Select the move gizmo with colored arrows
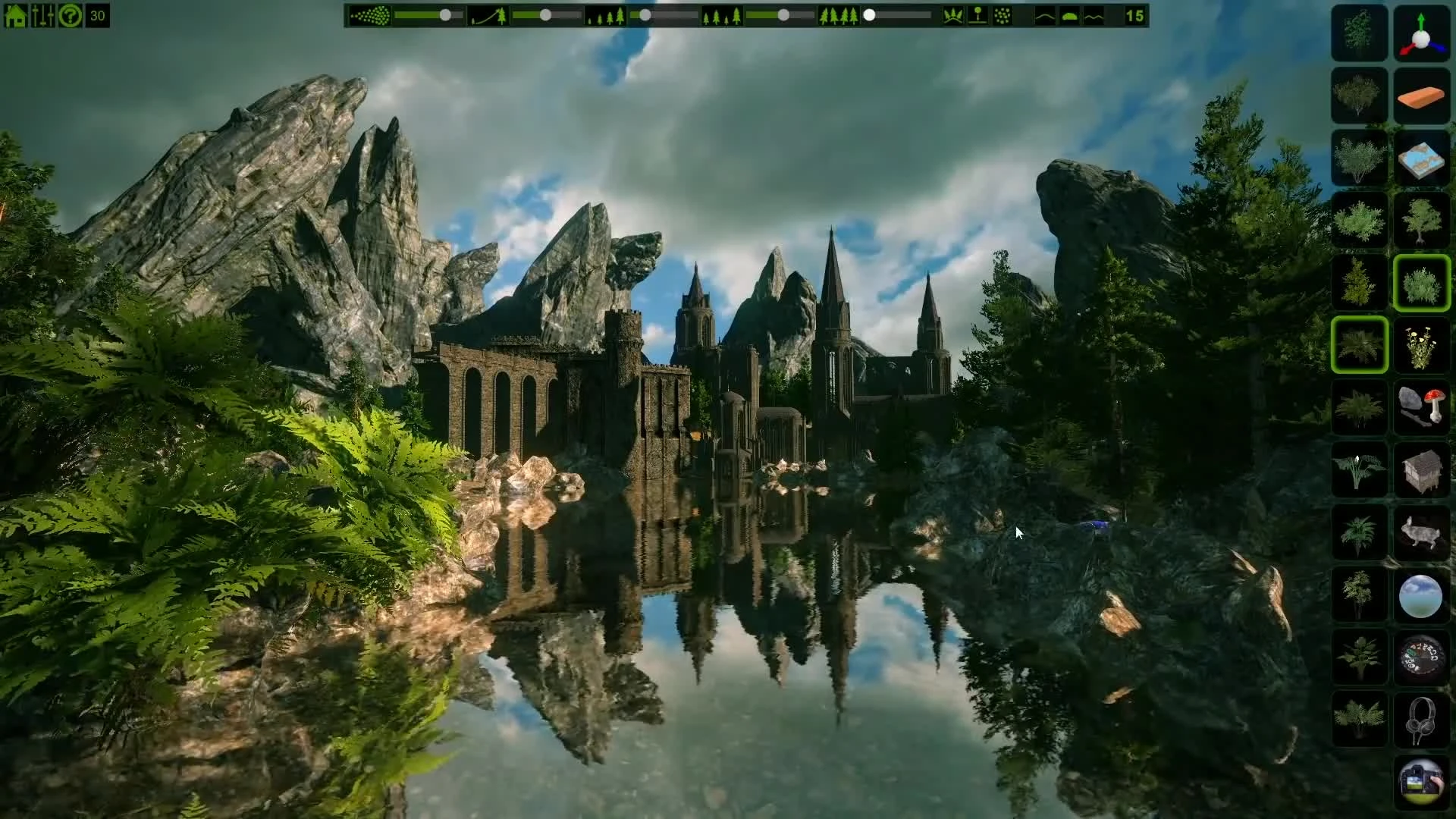 pyautogui.click(x=1422, y=34)
